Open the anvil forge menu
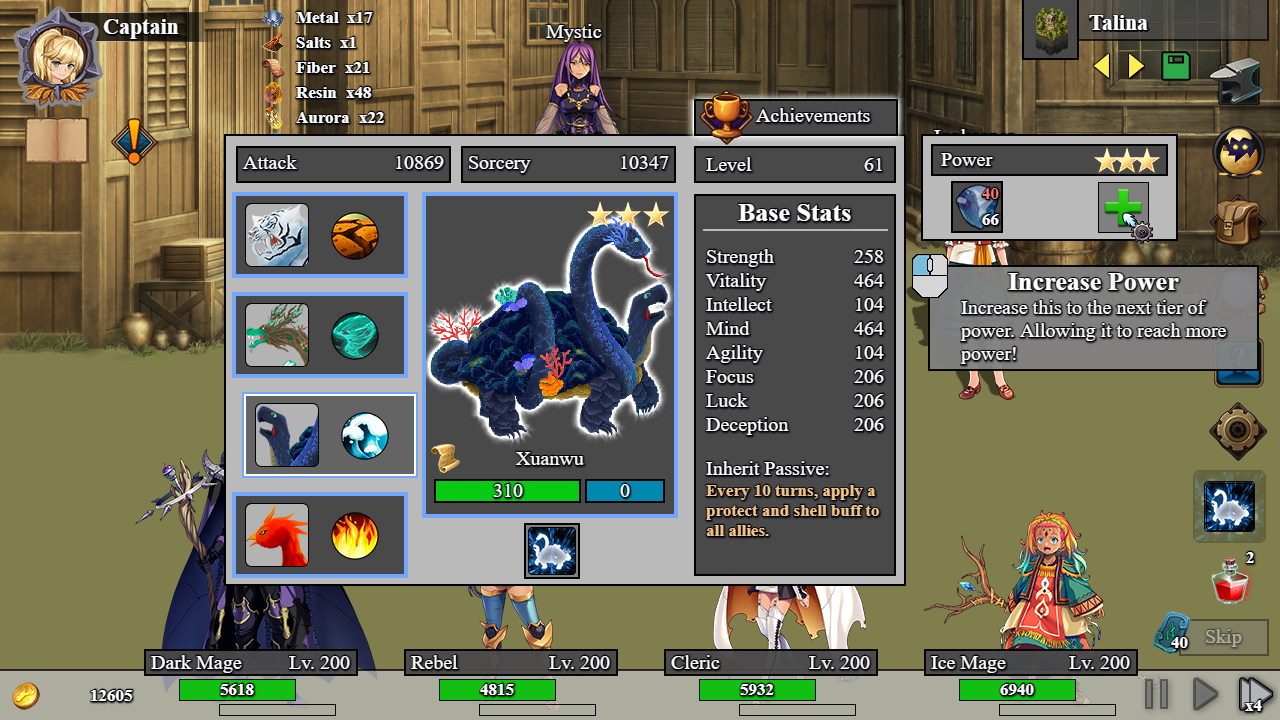 tap(1235, 82)
